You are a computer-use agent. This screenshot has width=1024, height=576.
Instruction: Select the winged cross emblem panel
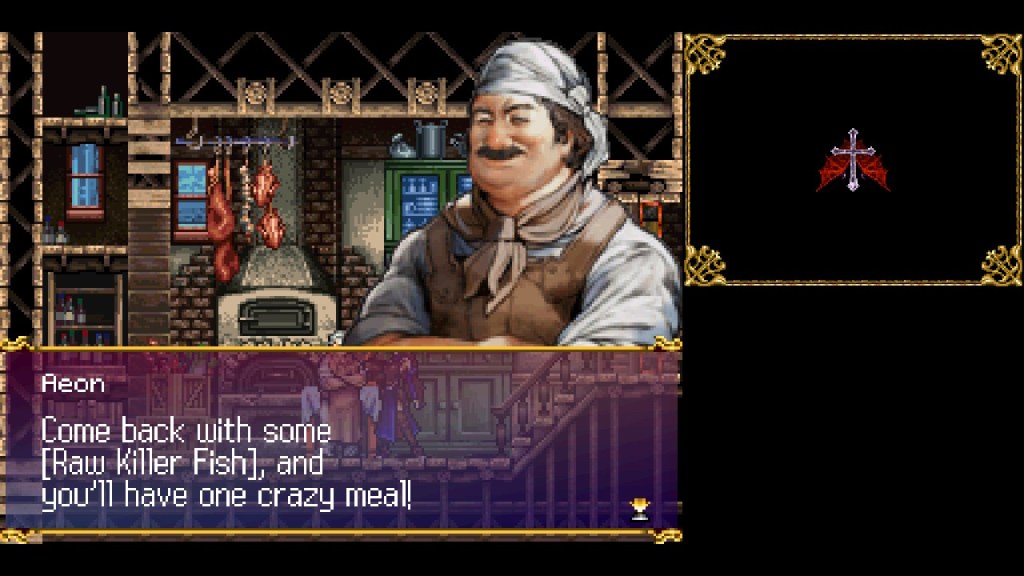click(853, 160)
